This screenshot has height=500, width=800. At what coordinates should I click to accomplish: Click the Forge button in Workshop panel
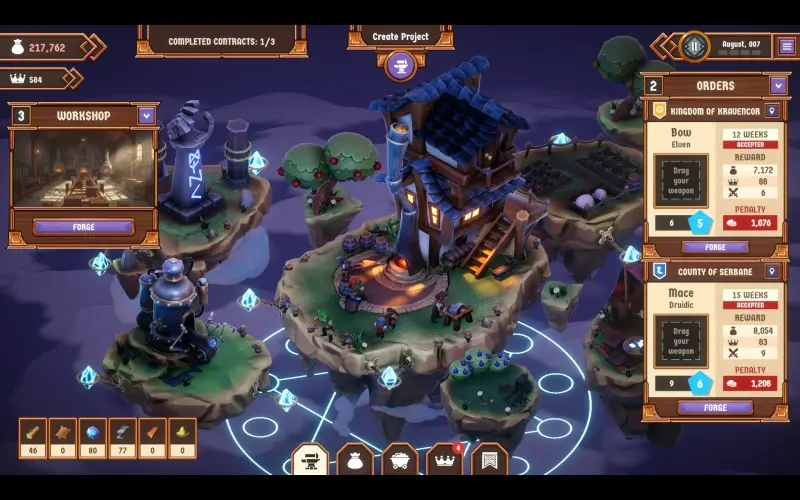pos(84,227)
